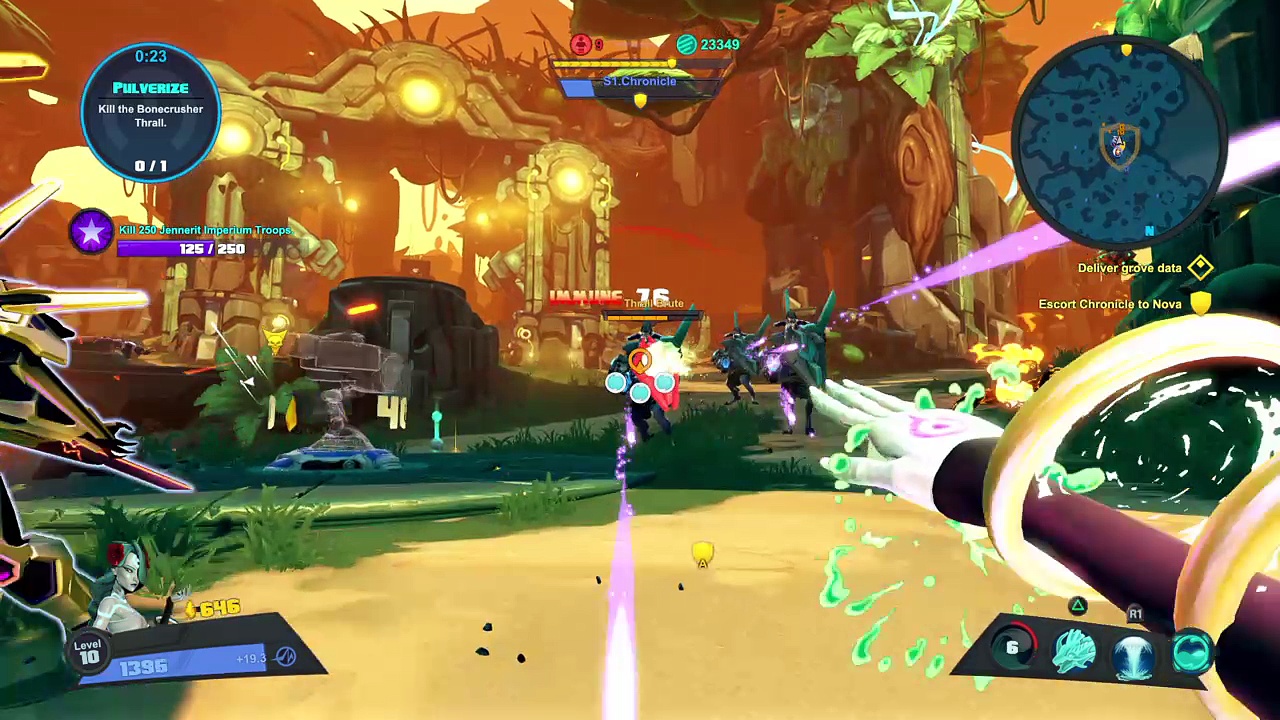
Task: Click the purple star challenge icon
Action: (x=91, y=233)
